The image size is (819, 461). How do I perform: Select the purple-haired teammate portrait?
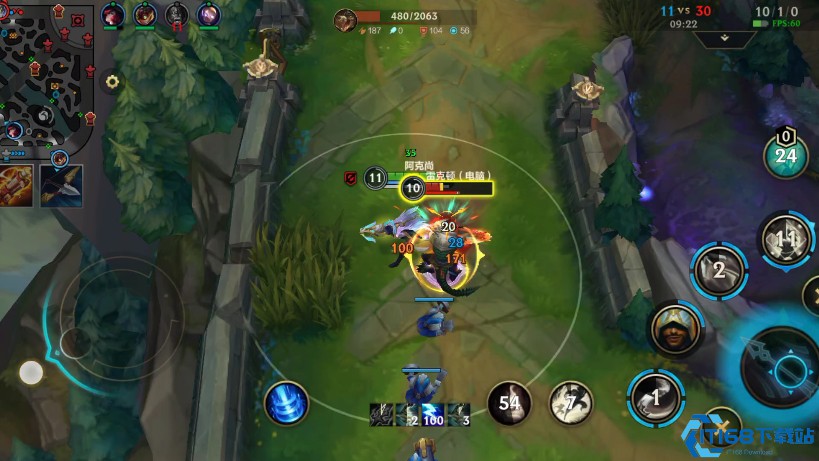[209, 15]
